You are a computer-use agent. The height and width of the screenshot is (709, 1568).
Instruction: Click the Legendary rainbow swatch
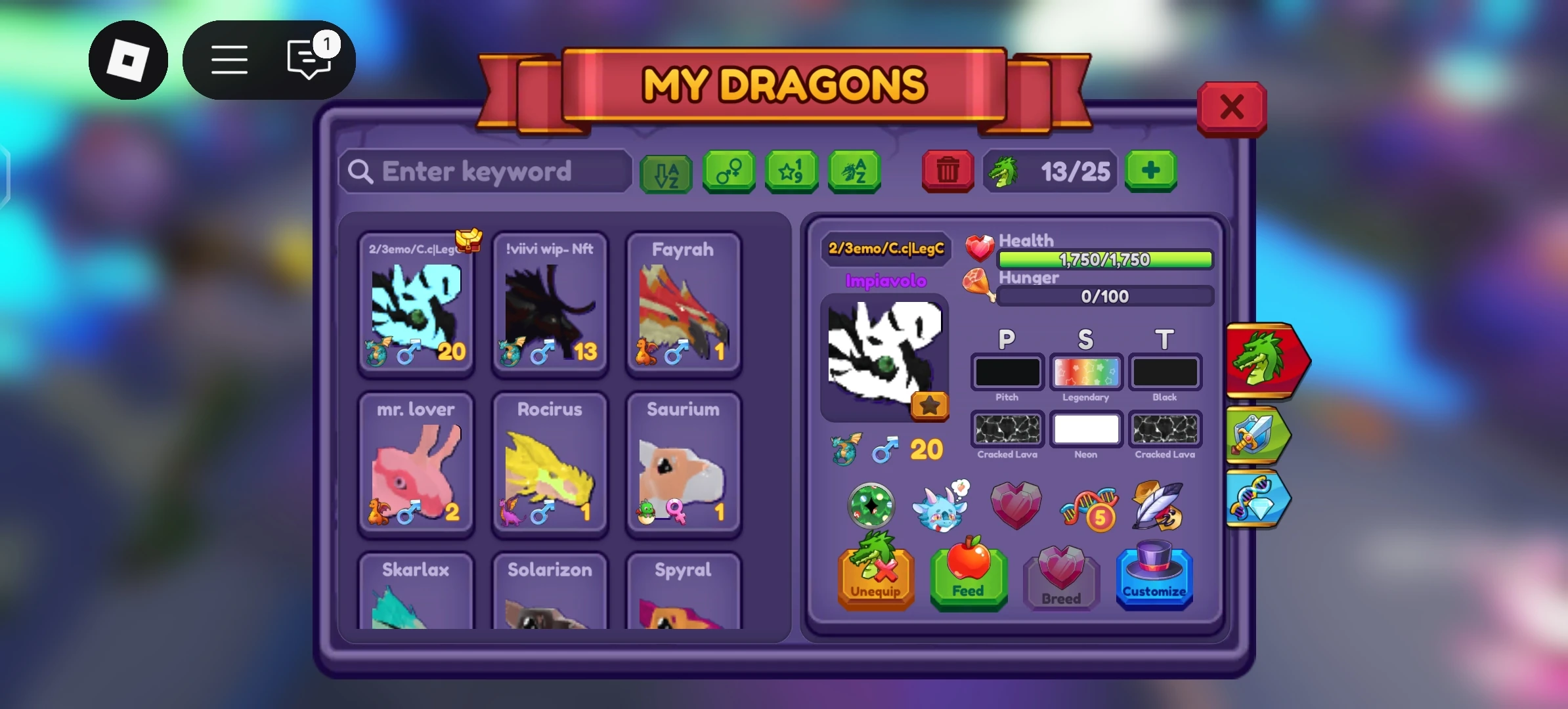point(1086,372)
